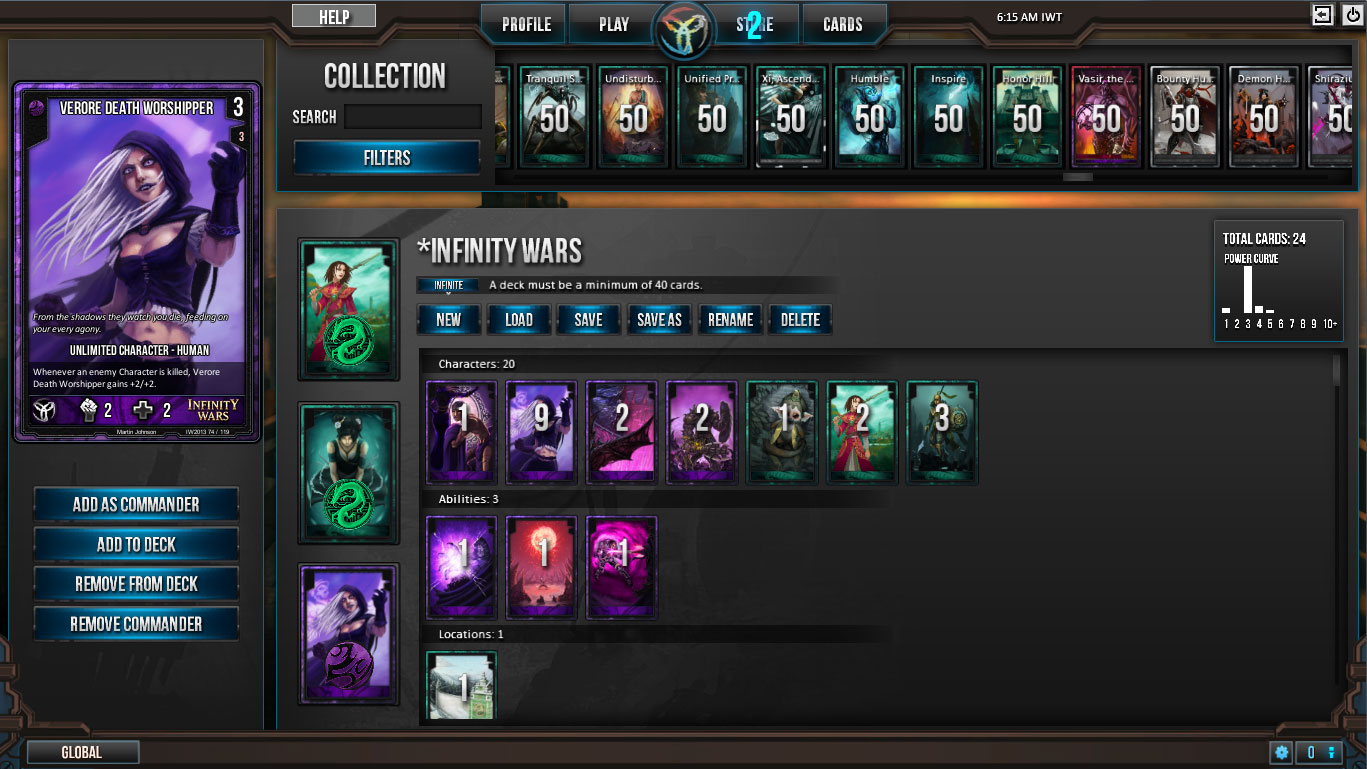The image size is (1367, 769).
Task: Click the strength stat icon on Verore card
Action: tap(88, 409)
